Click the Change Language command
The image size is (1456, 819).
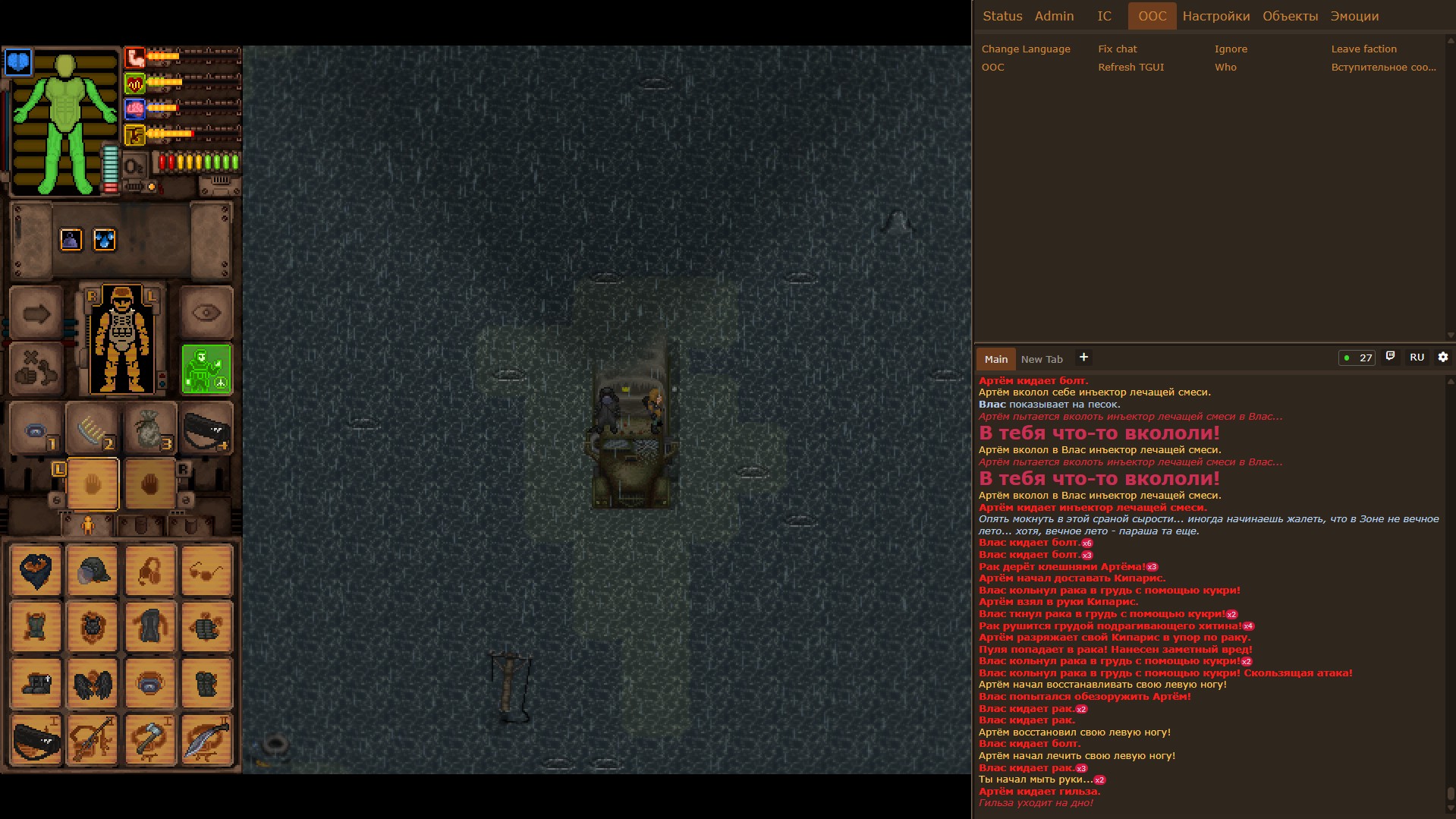(x=1026, y=49)
